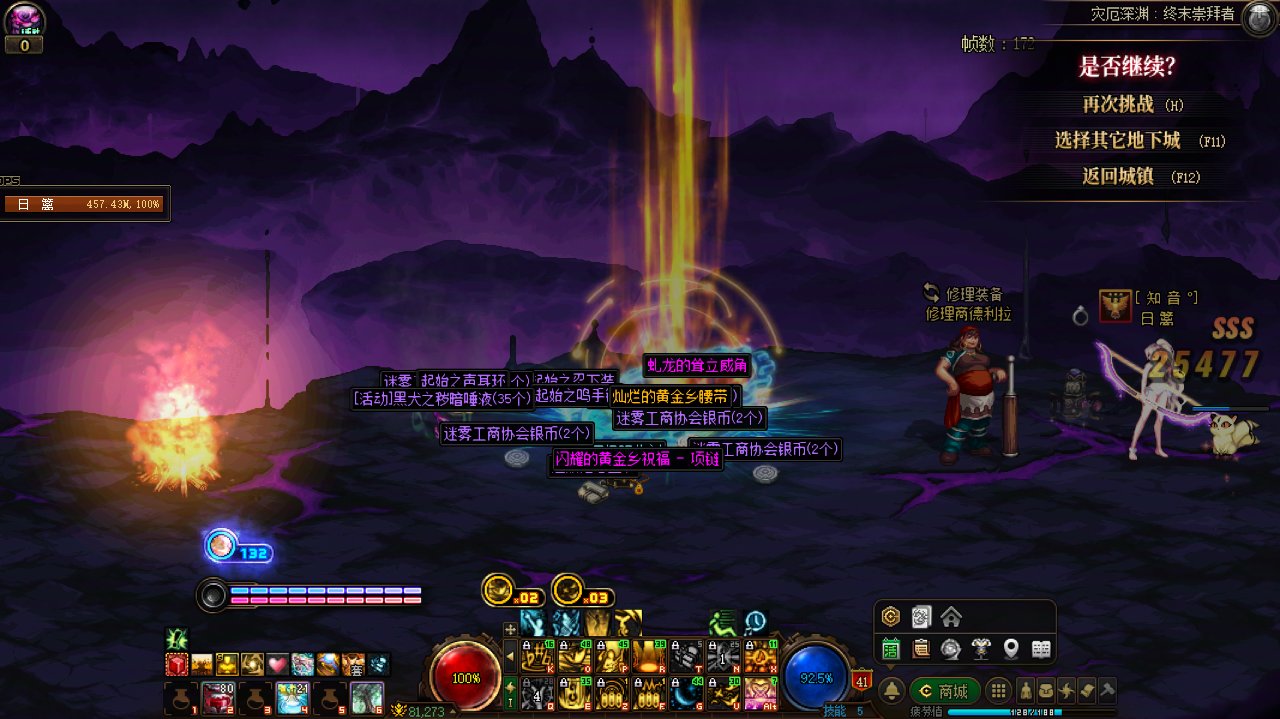
Task: Activate the crescent moon skill on G
Action: [685, 692]
